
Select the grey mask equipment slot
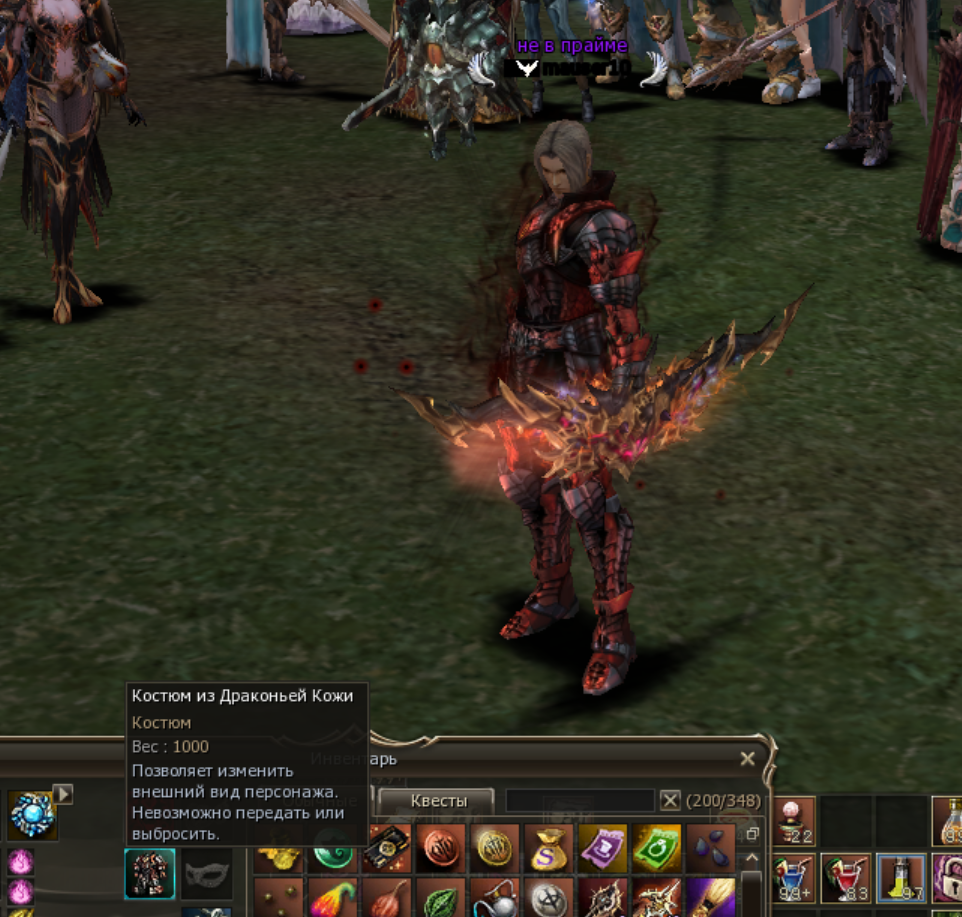coord(207,873)
